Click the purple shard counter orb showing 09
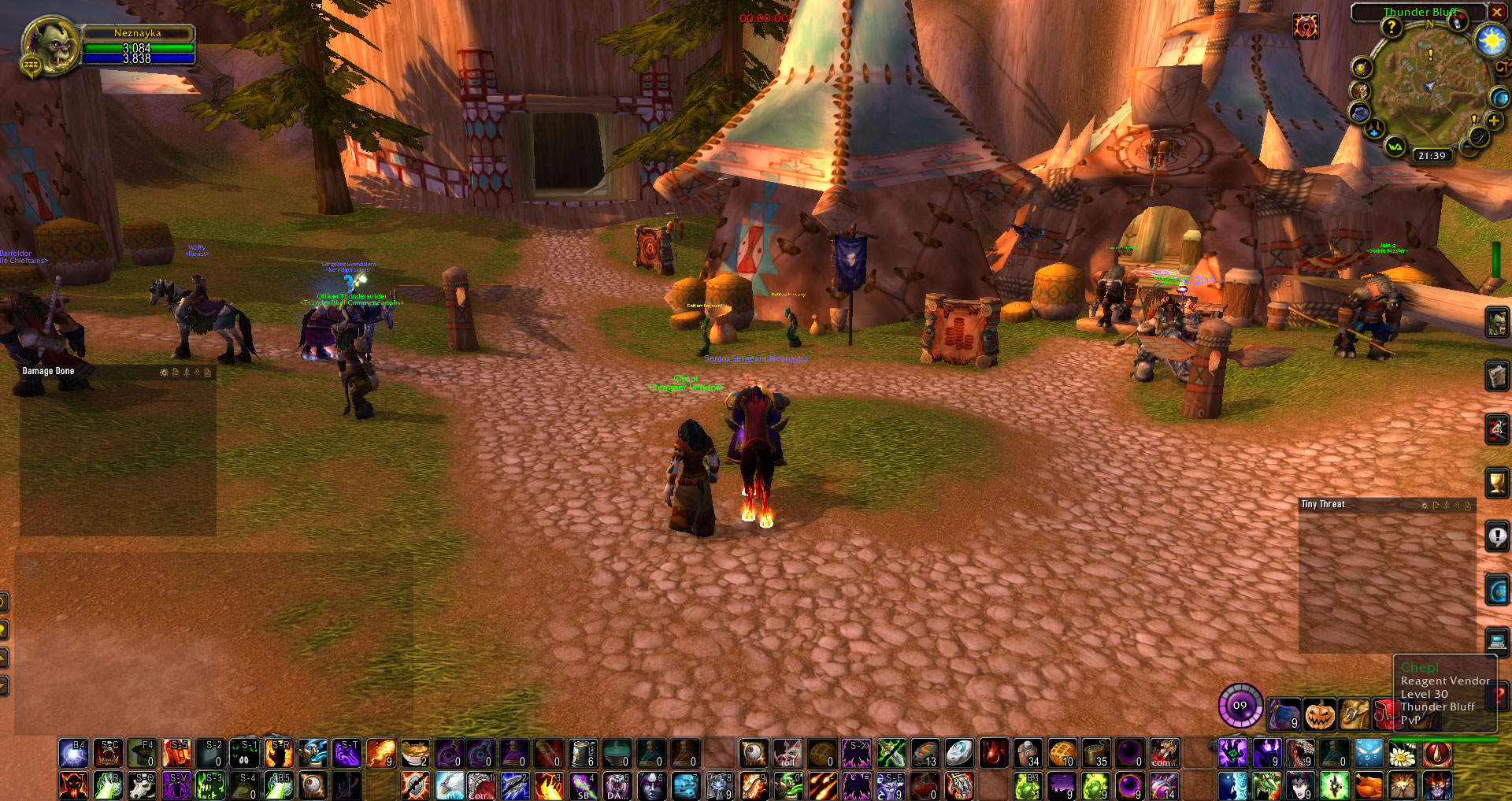Screen dimensions: 1512x801 1240,705
